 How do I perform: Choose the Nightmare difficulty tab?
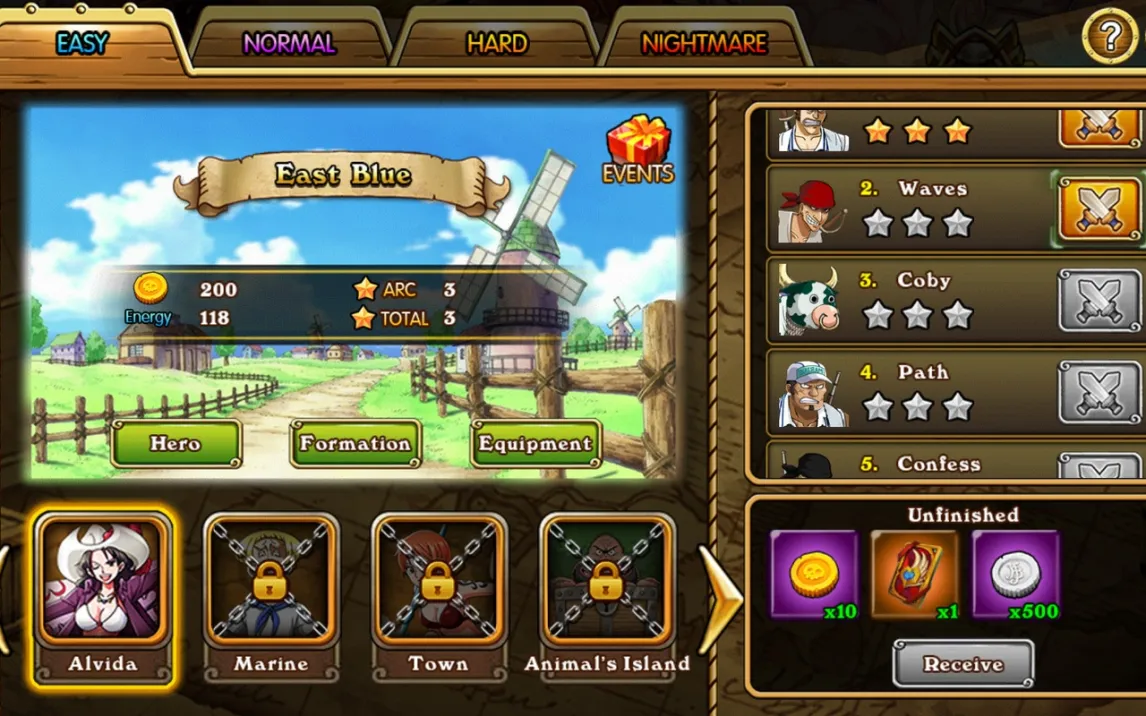(704, 44)
